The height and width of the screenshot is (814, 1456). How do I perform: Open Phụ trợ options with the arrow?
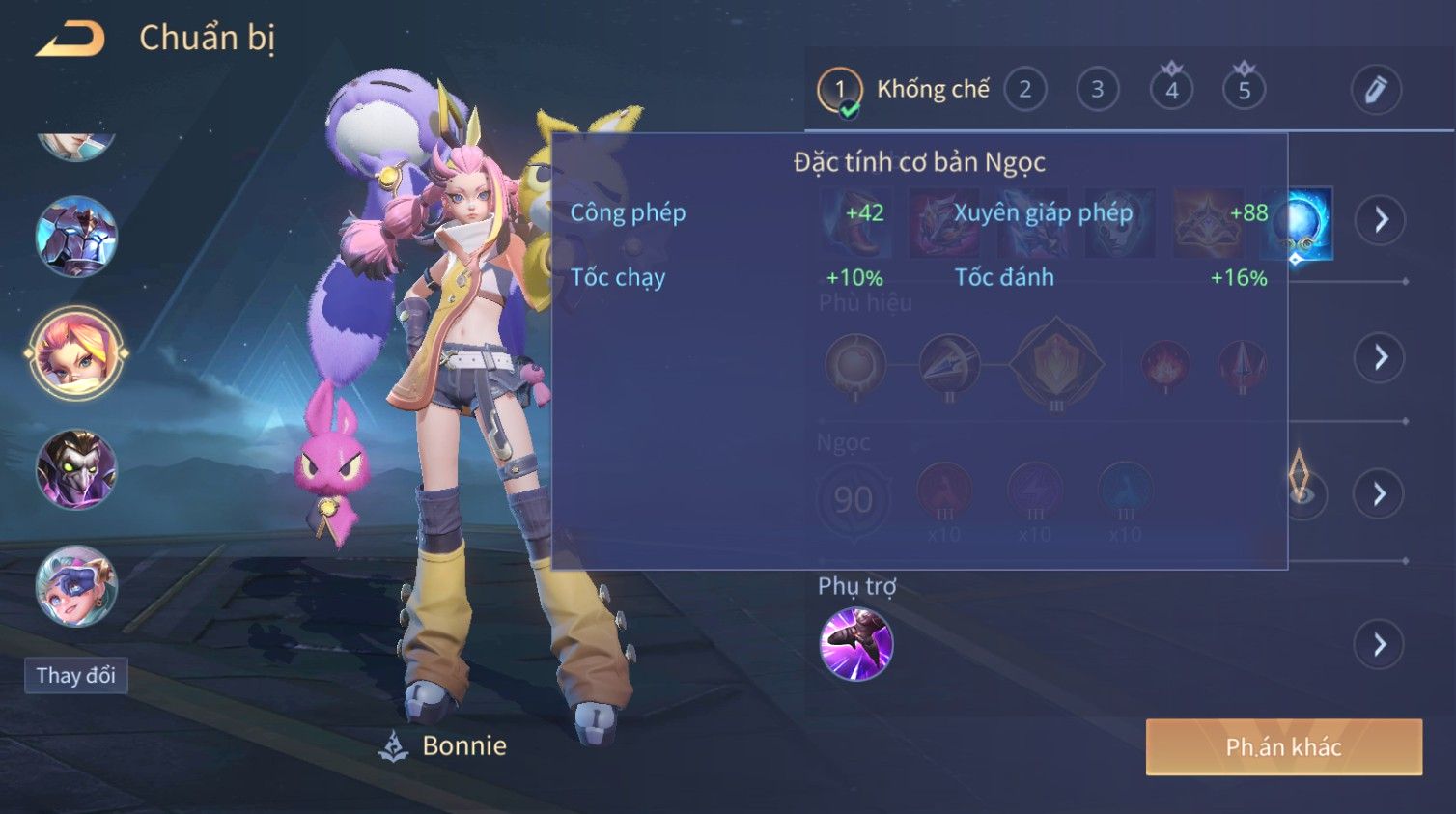(1381, 644)
